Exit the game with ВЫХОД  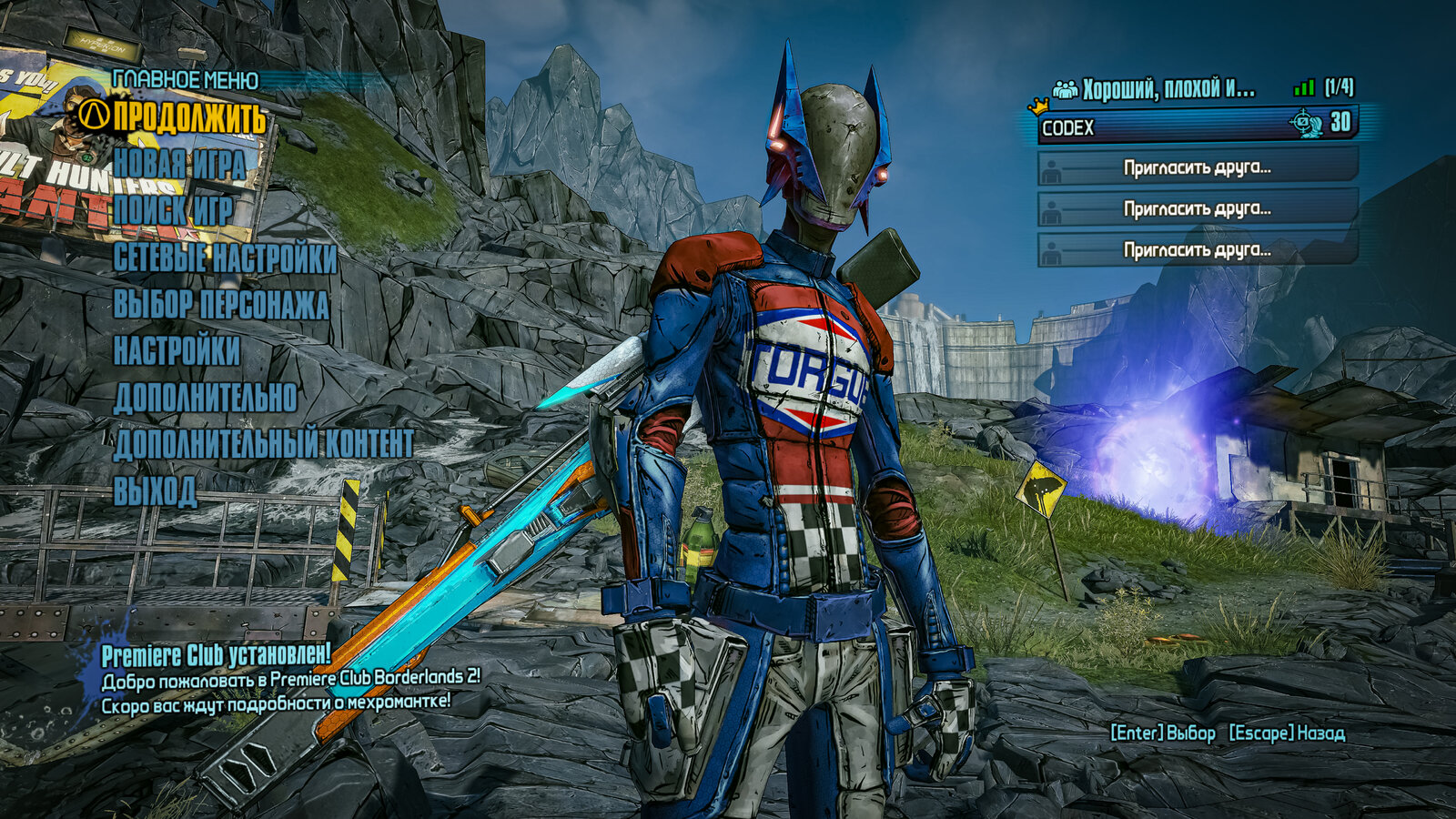click(155, 491)
